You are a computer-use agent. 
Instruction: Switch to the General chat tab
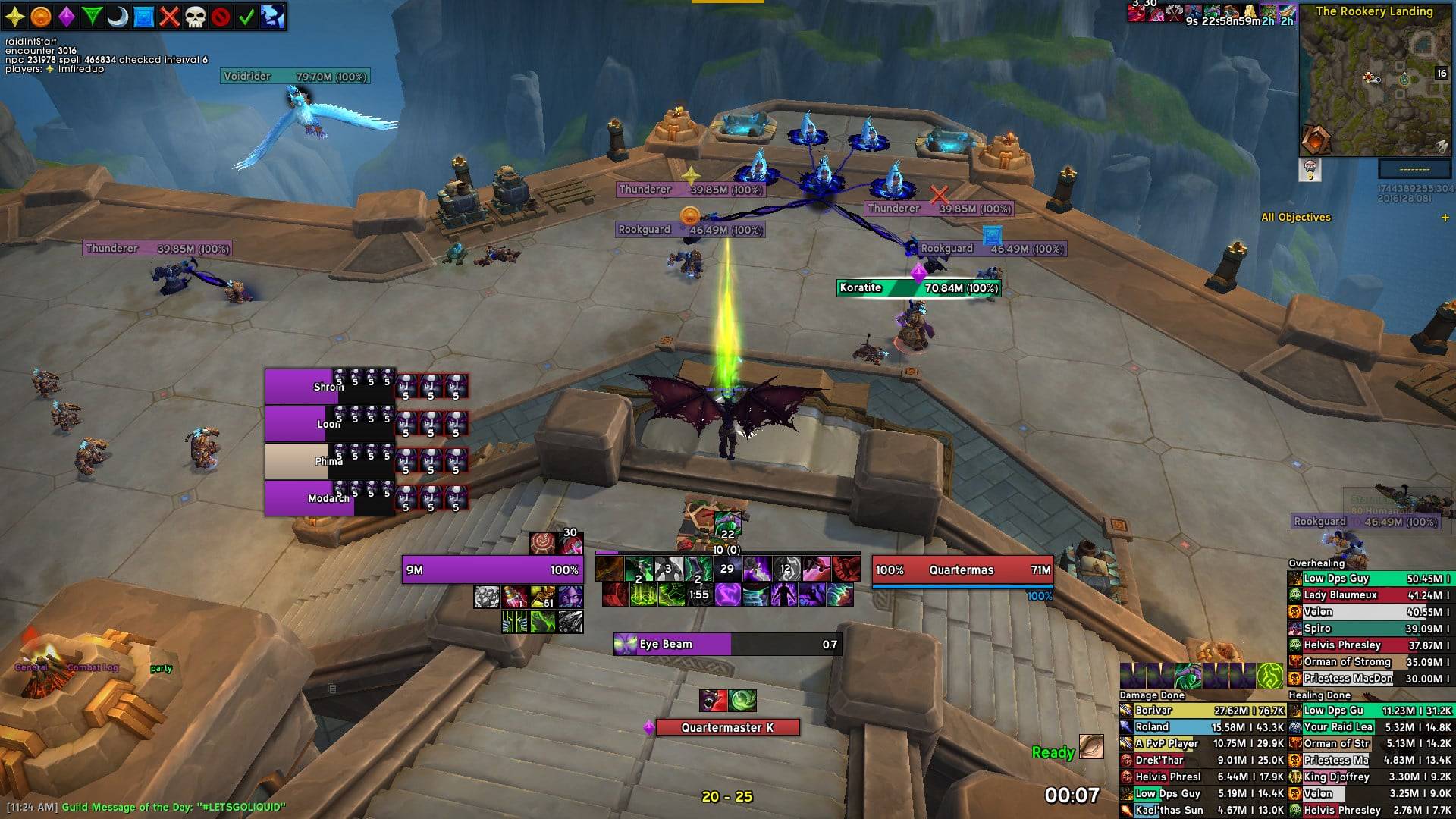tap(32, 668)
